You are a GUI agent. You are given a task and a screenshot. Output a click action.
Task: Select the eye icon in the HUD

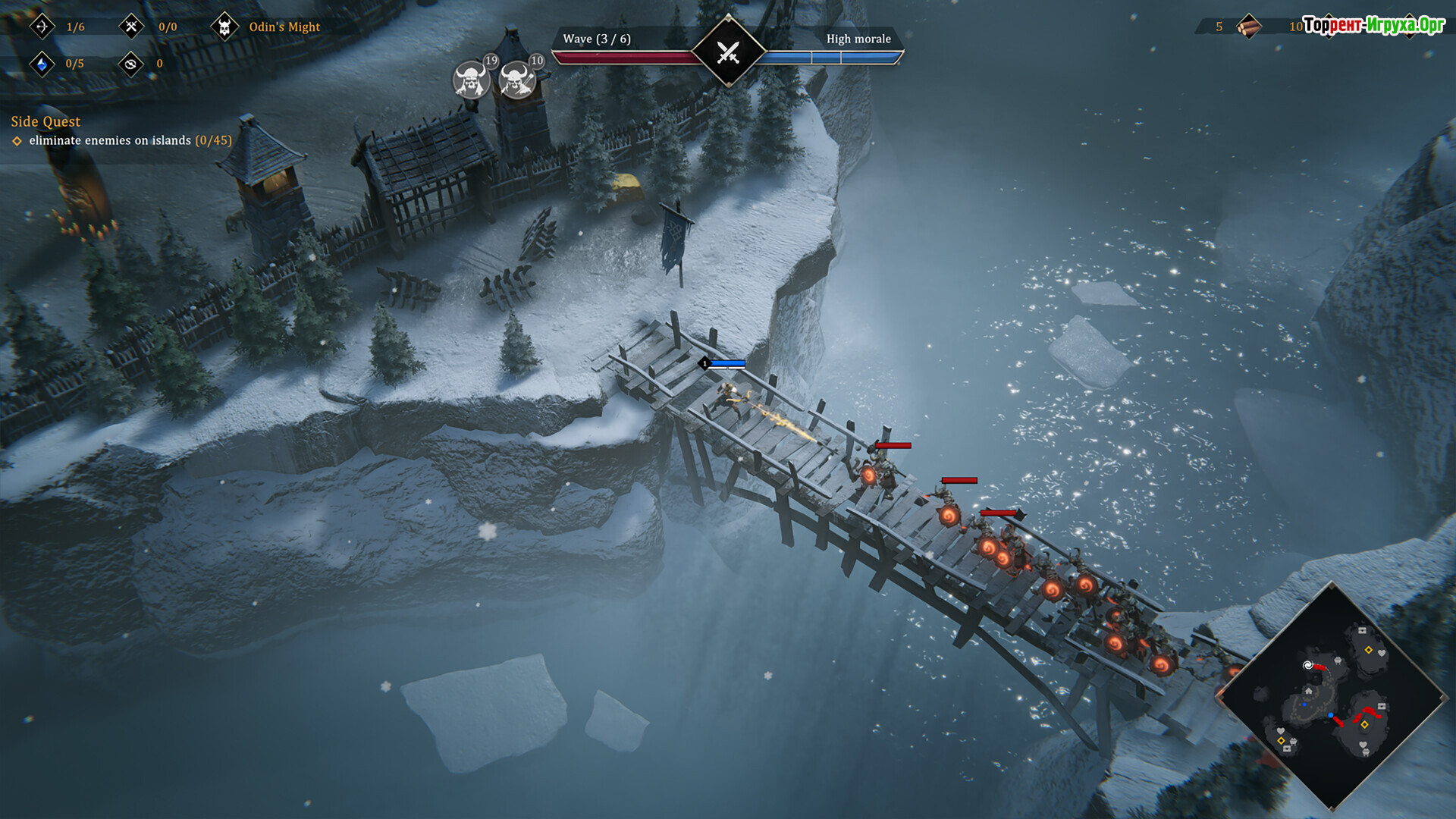(131, 64)
